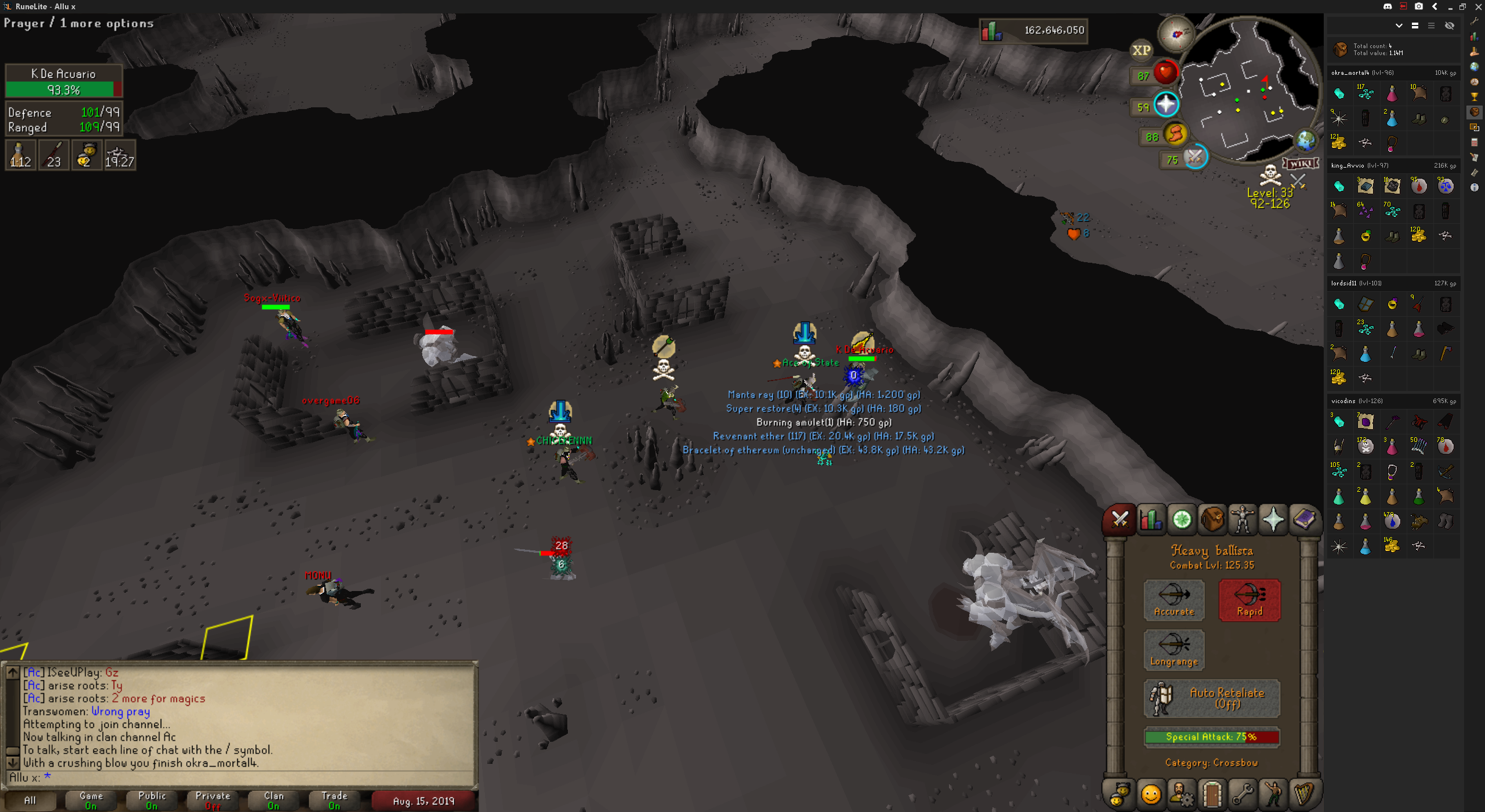This screenshot has width=1485, height=812.
Task: Open the Inventory backpack tab
Action: [1212, 519]
